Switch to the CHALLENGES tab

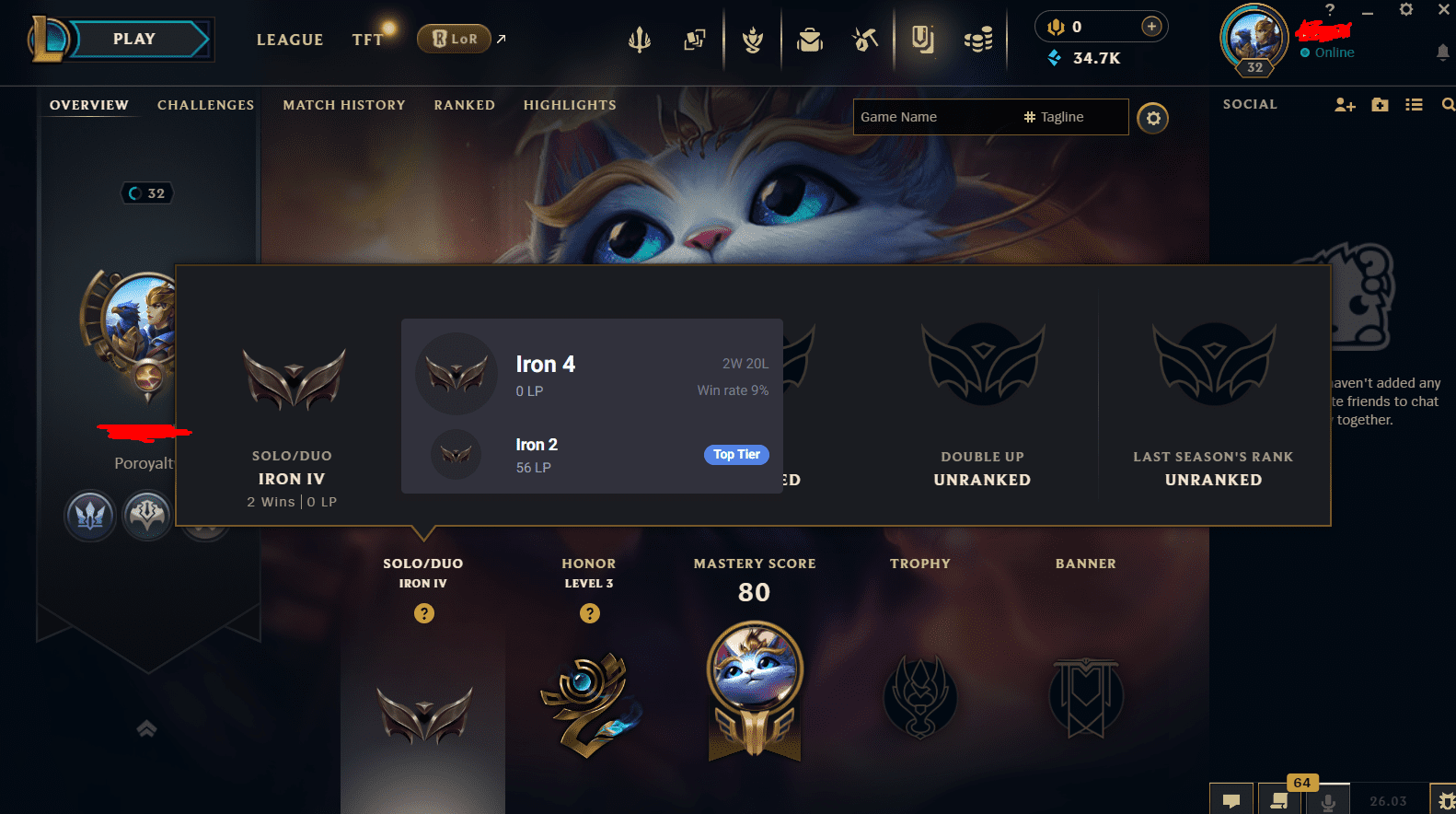205,105
